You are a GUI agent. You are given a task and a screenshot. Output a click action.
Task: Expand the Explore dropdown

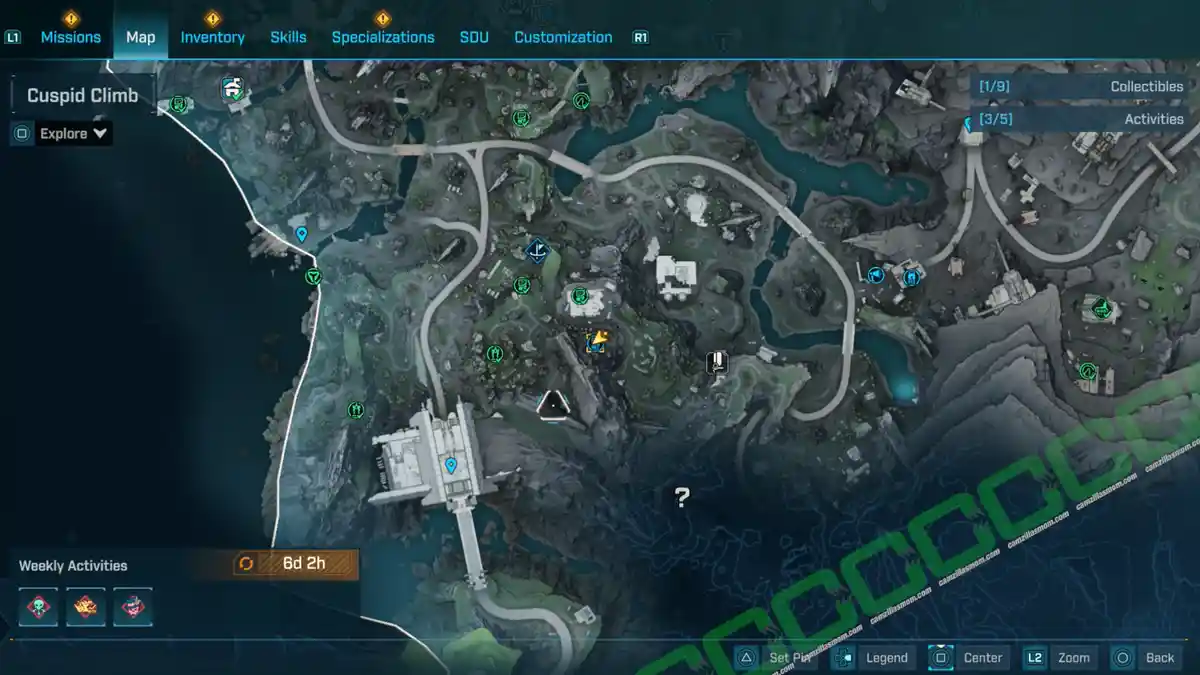(74, 133)
